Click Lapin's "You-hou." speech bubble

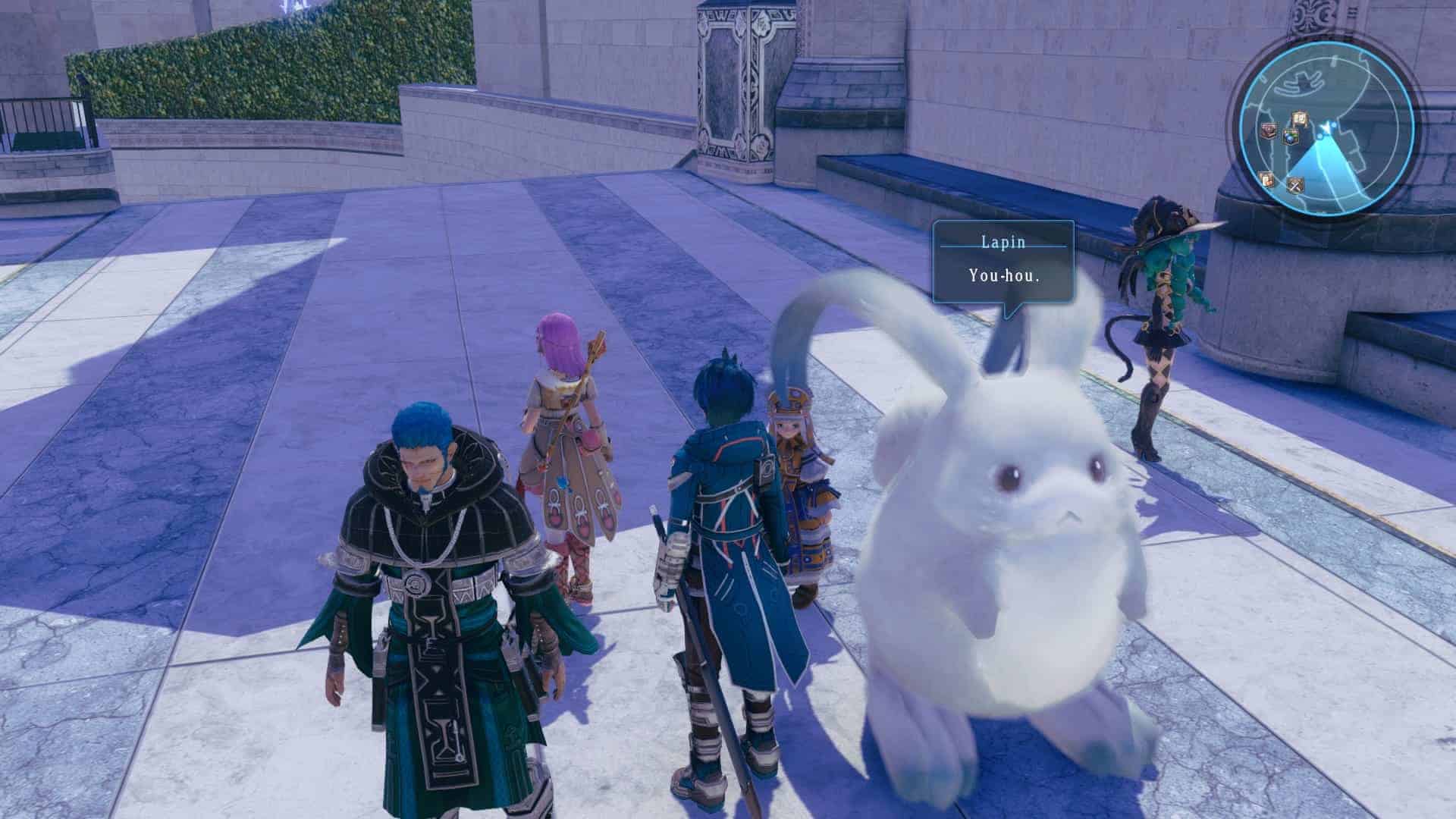1003,262
